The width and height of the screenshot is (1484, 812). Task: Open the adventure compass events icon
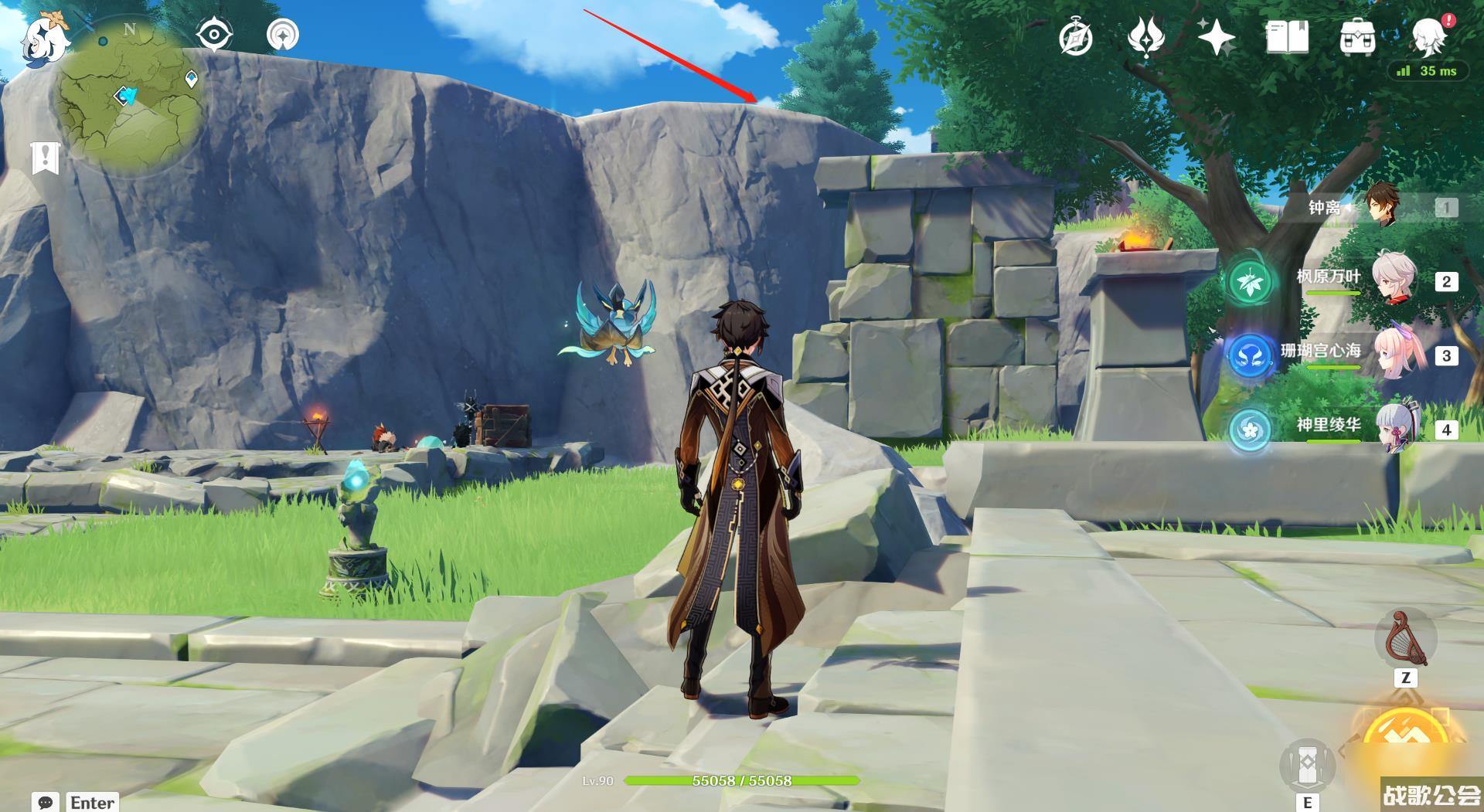[1076, 37]
